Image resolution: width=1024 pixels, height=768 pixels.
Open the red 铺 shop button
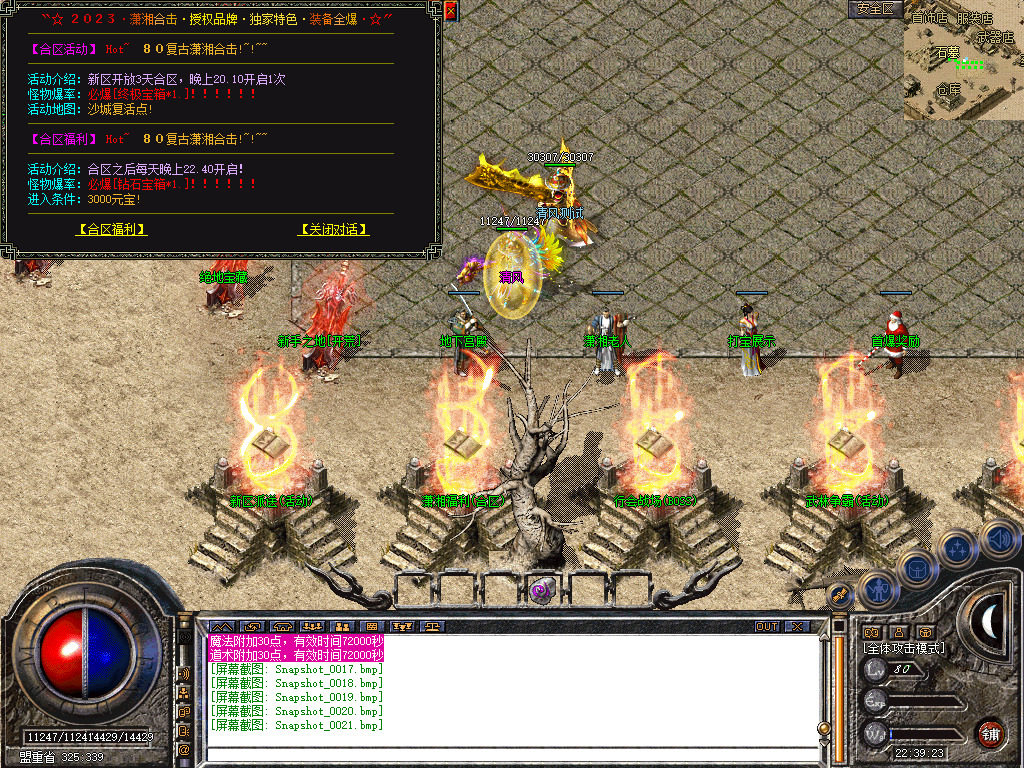click(990, 733)
